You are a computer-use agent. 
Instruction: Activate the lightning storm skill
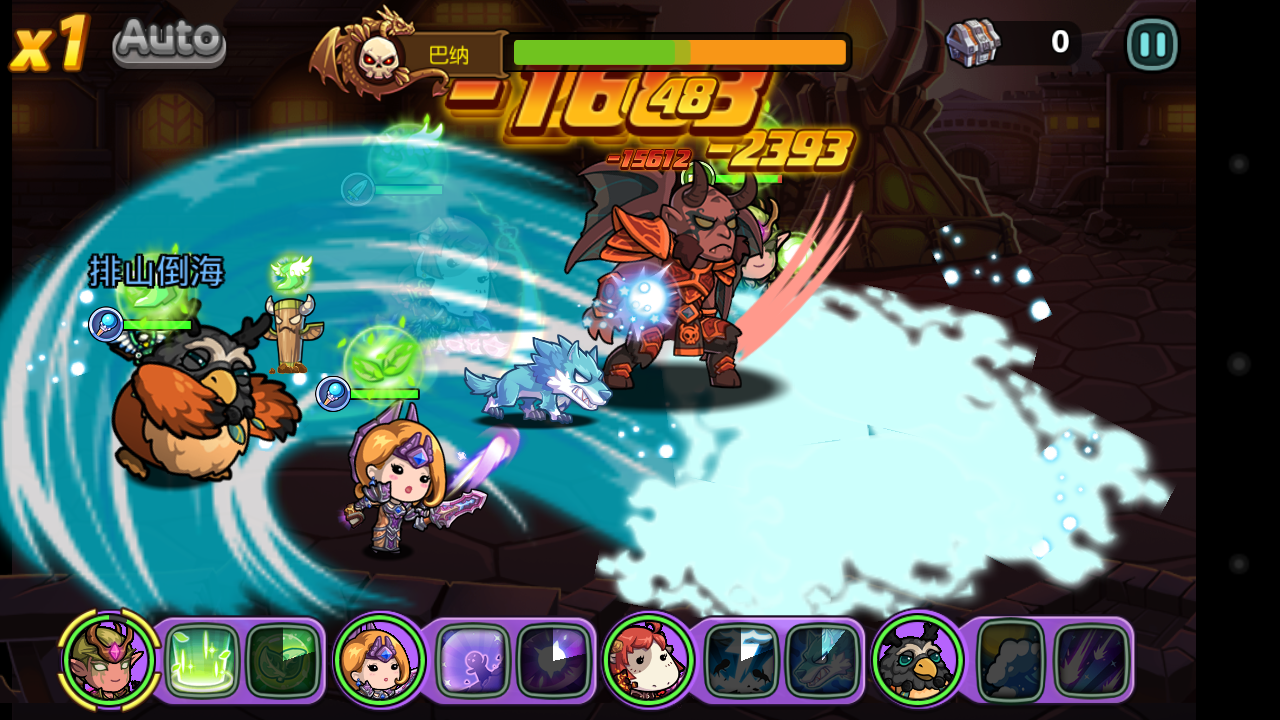tap(741, 660)
